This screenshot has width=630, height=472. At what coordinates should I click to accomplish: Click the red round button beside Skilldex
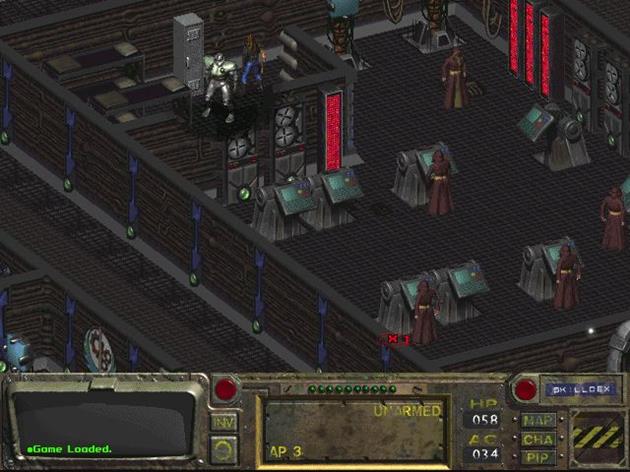point(523,388)
